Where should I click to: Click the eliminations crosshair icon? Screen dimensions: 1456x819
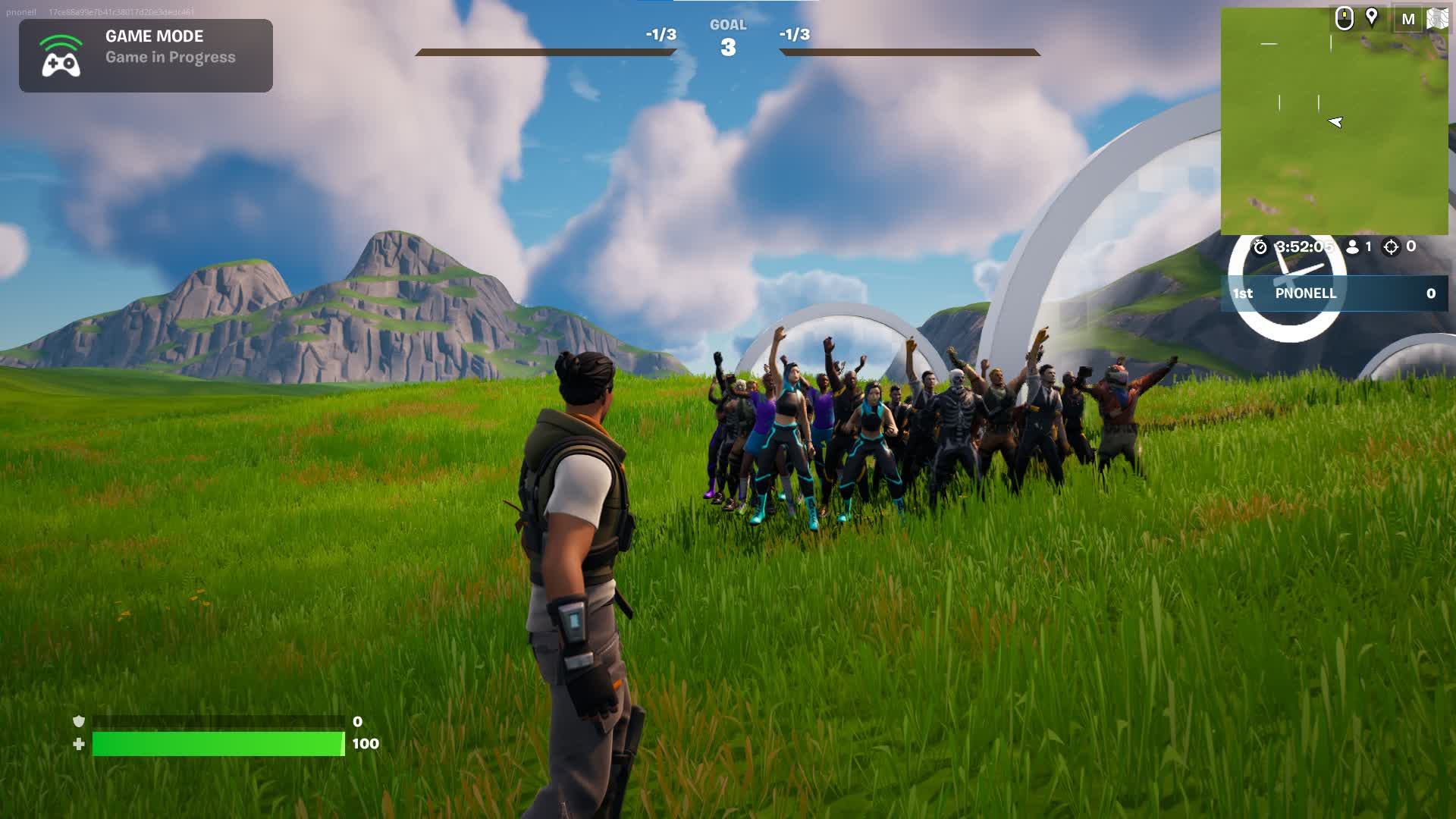1391,247
